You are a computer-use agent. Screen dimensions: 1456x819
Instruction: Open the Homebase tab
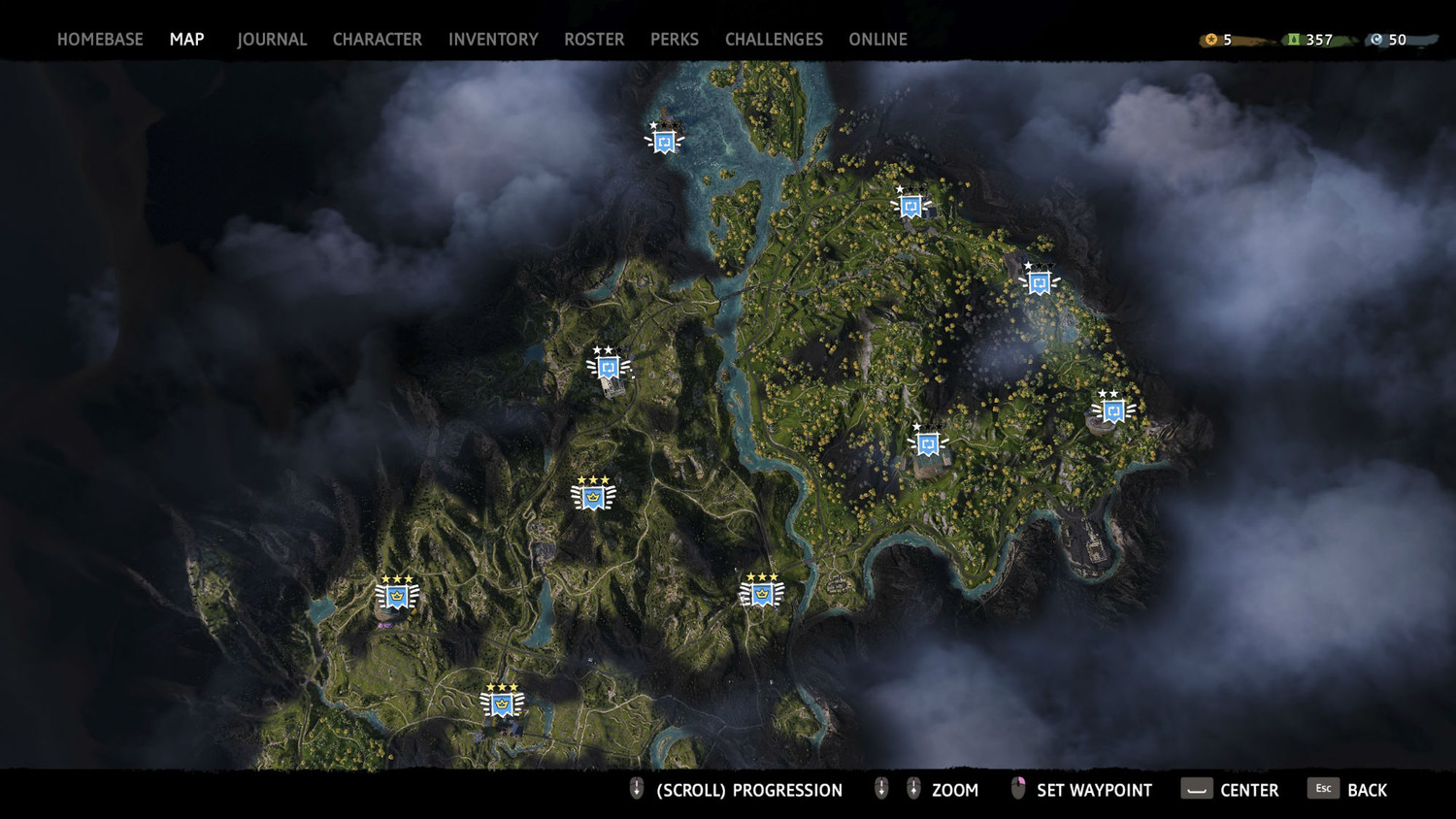tap(100, 40)
